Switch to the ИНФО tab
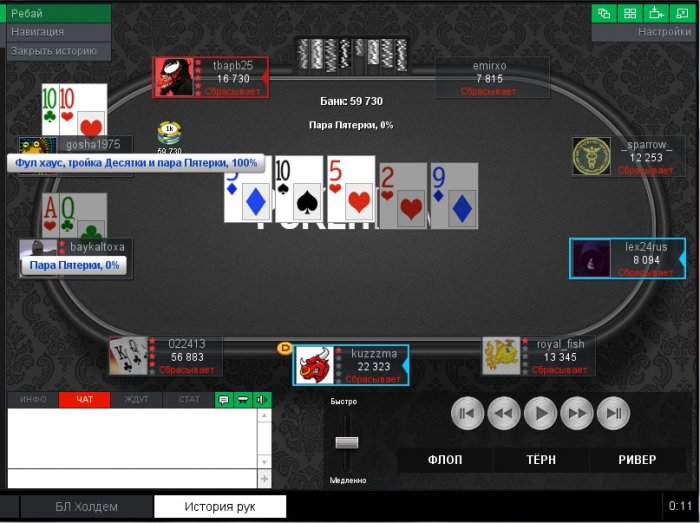 tap(33, 400)
